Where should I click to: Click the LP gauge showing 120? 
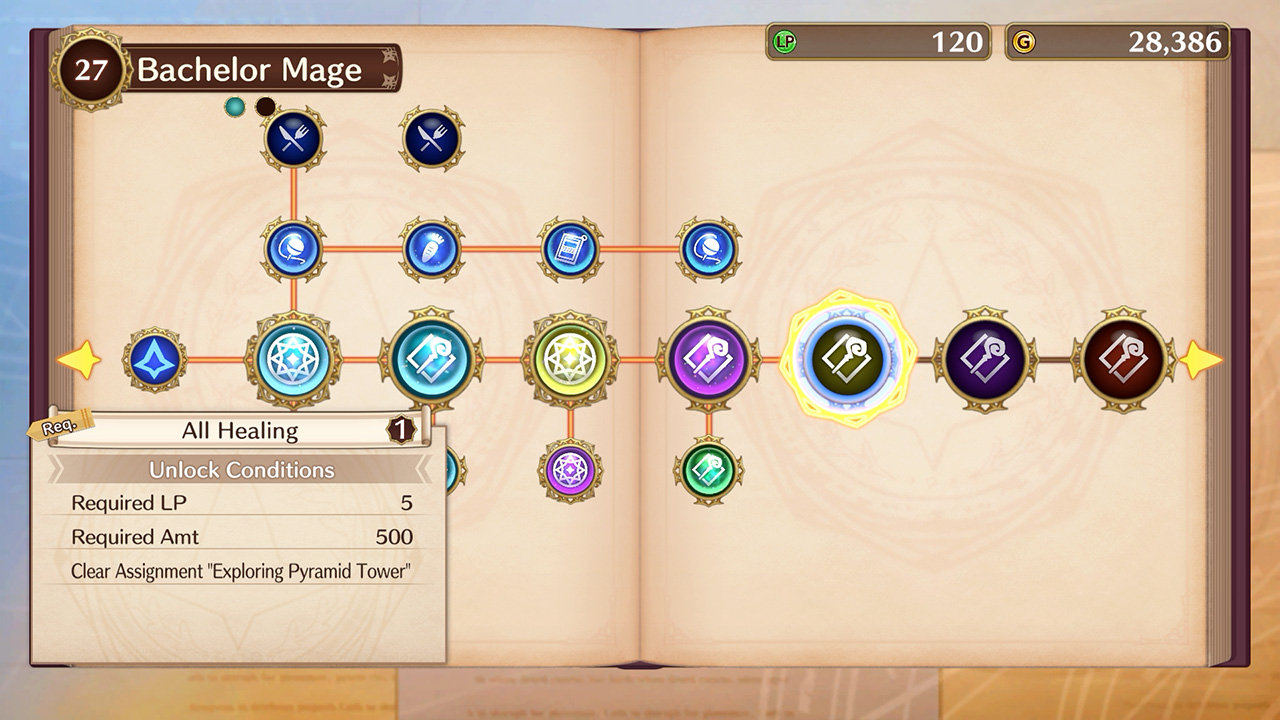878,42
